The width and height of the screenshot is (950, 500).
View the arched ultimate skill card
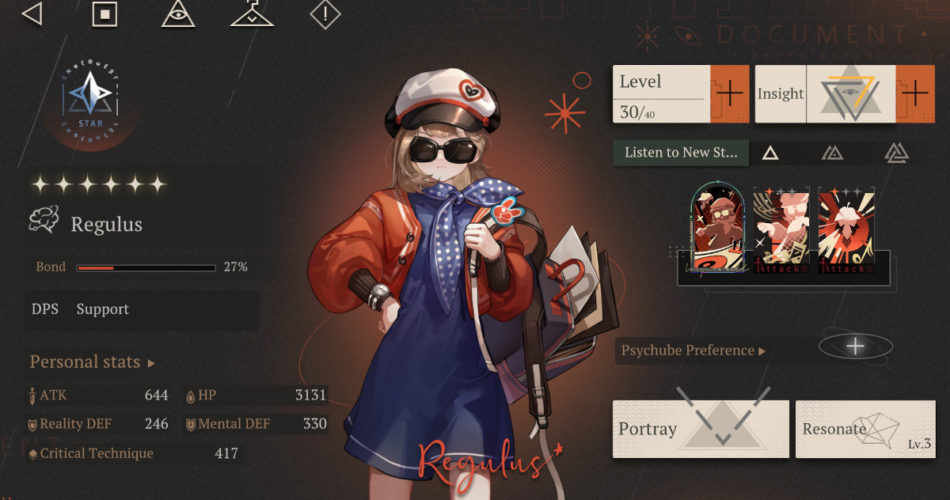click(717, 229)
